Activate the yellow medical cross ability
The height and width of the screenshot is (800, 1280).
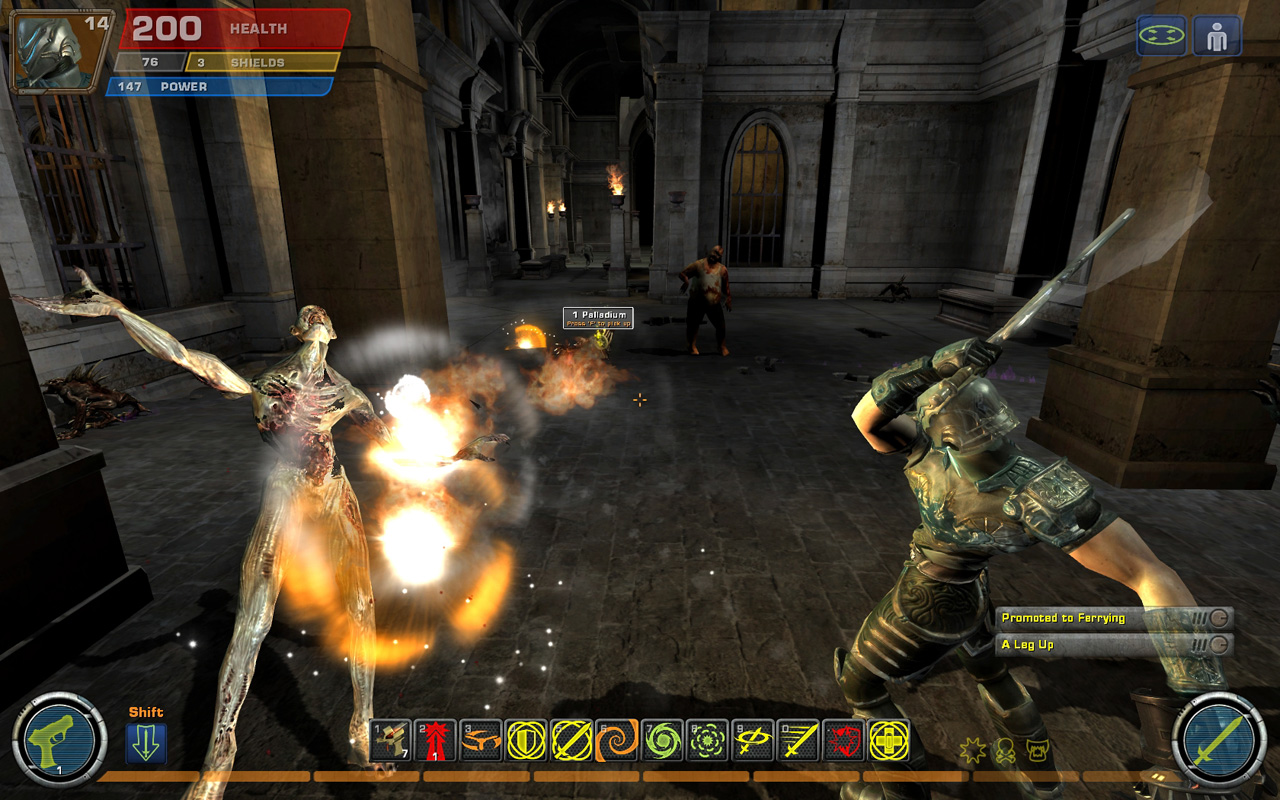pyautogui.click(x=889, y=741)
